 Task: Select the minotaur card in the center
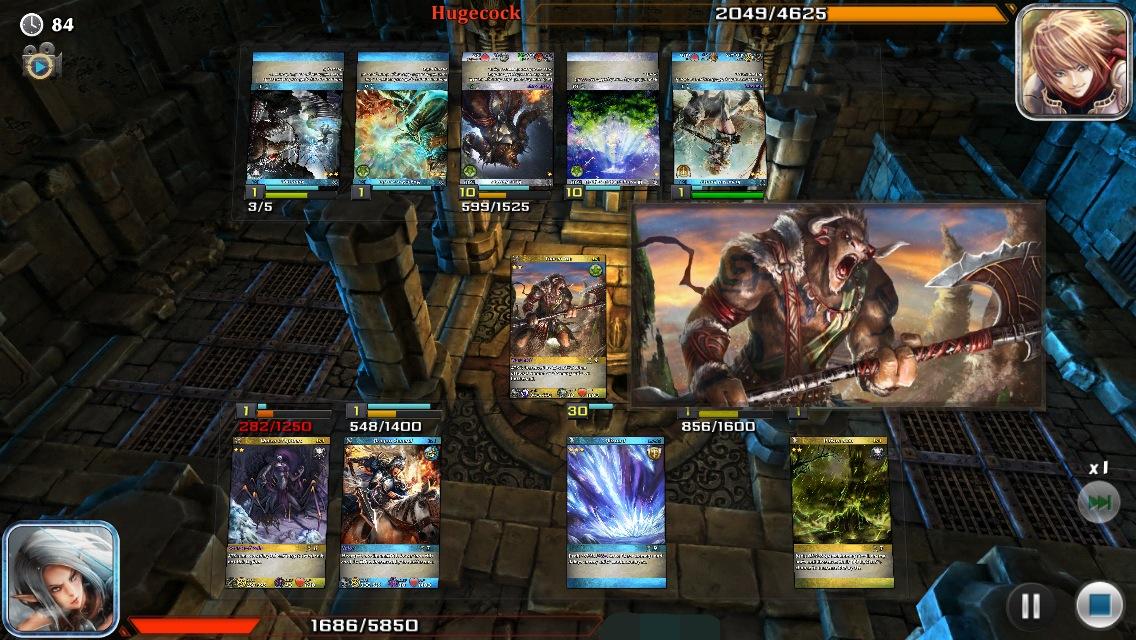tap(558, 327)
